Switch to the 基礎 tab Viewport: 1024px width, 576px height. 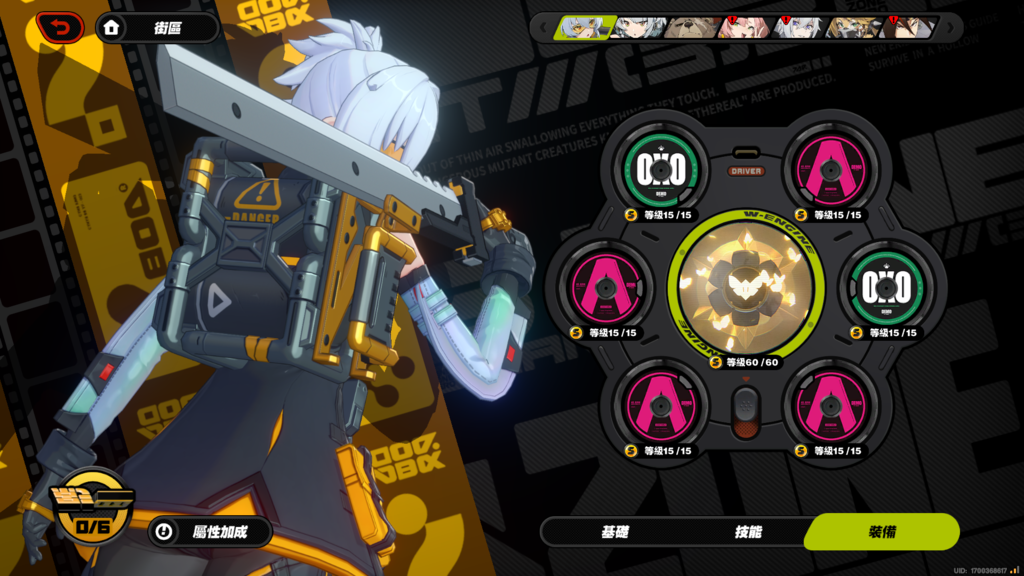pos(615,532)
